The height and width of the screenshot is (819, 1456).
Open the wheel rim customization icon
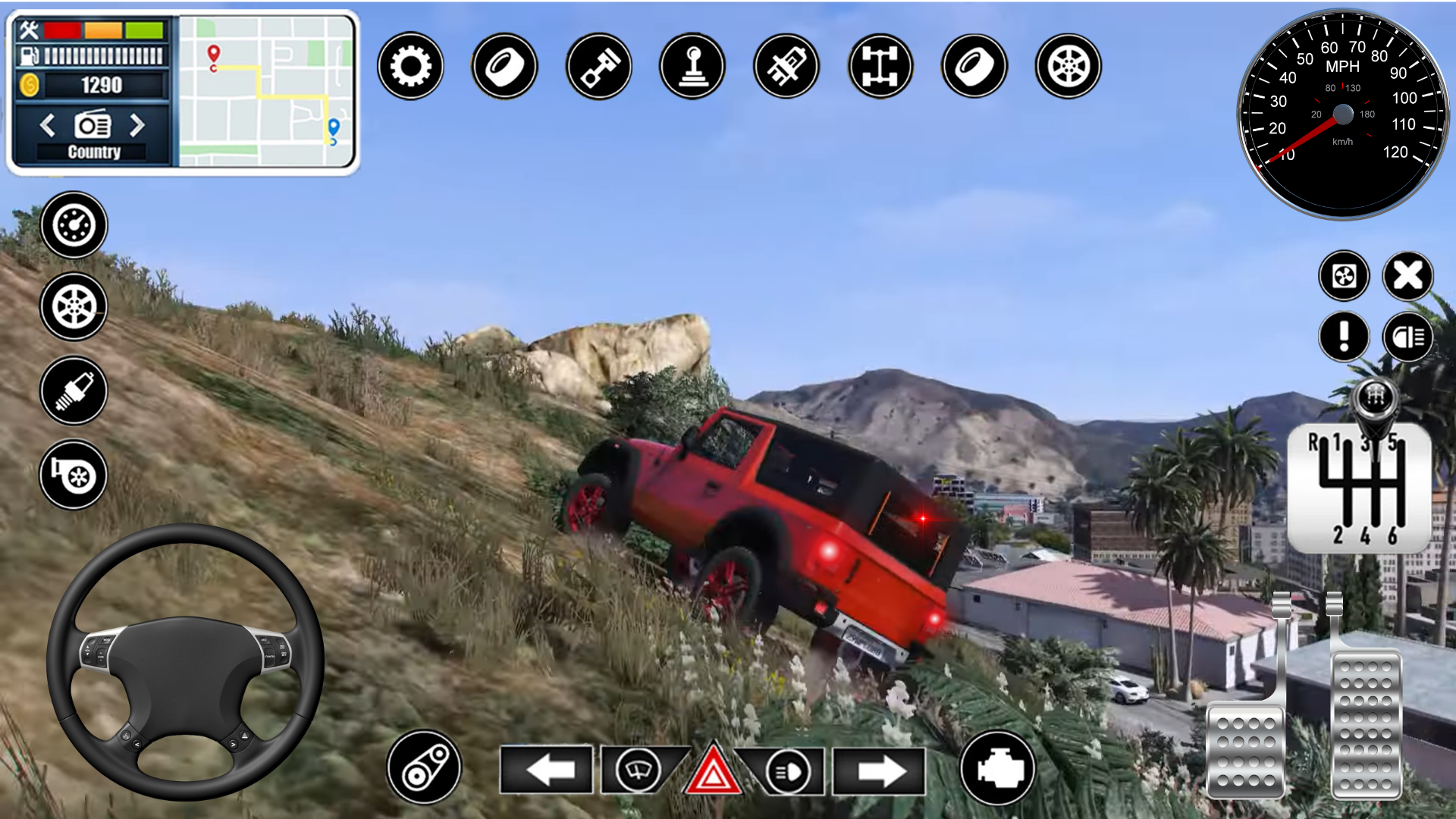pyautogui.click(x=1068, y=67)
